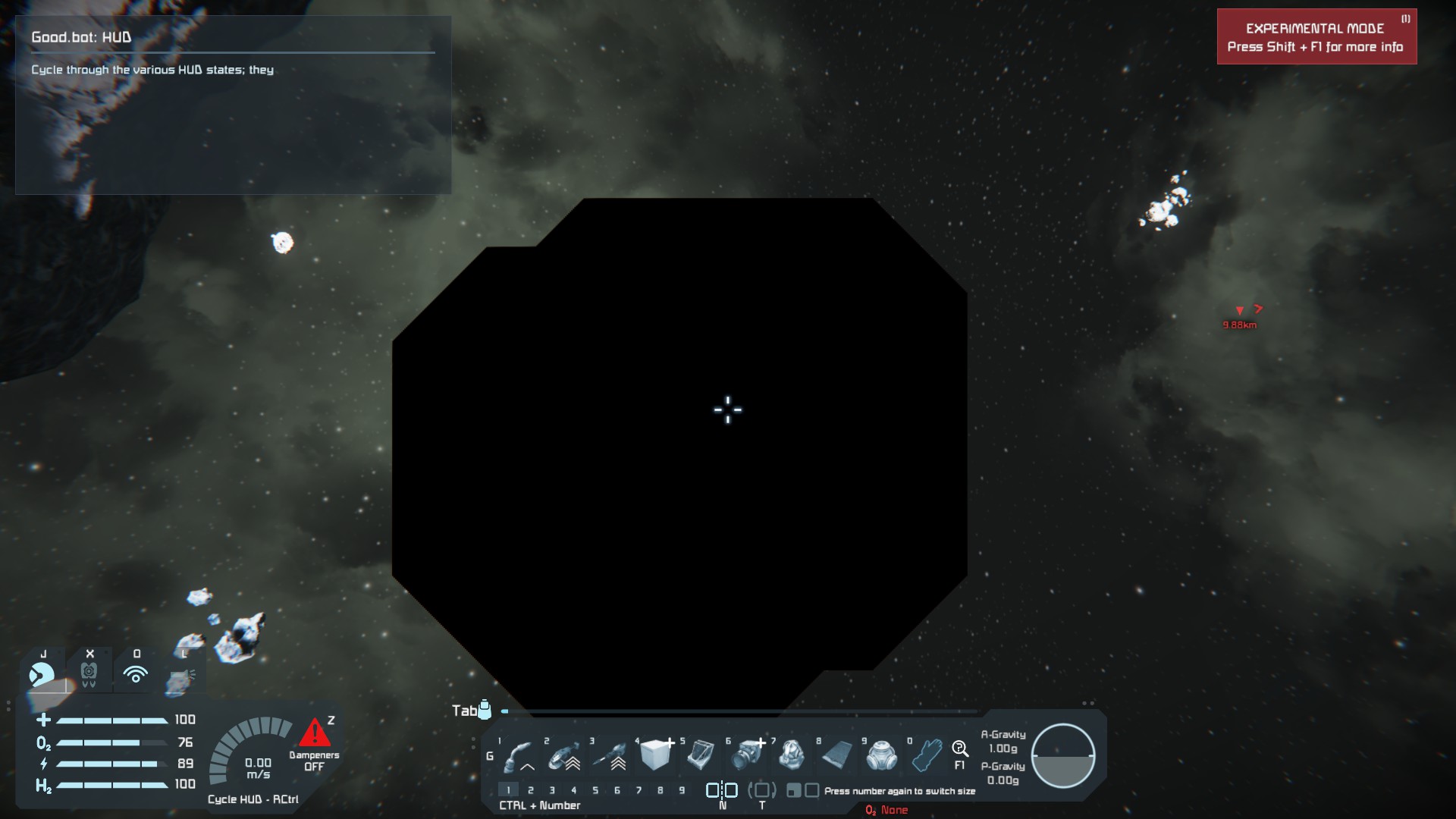Toggle the helmet visor icon
Viewport: 1456px width, 819px height.
(42, 673)
